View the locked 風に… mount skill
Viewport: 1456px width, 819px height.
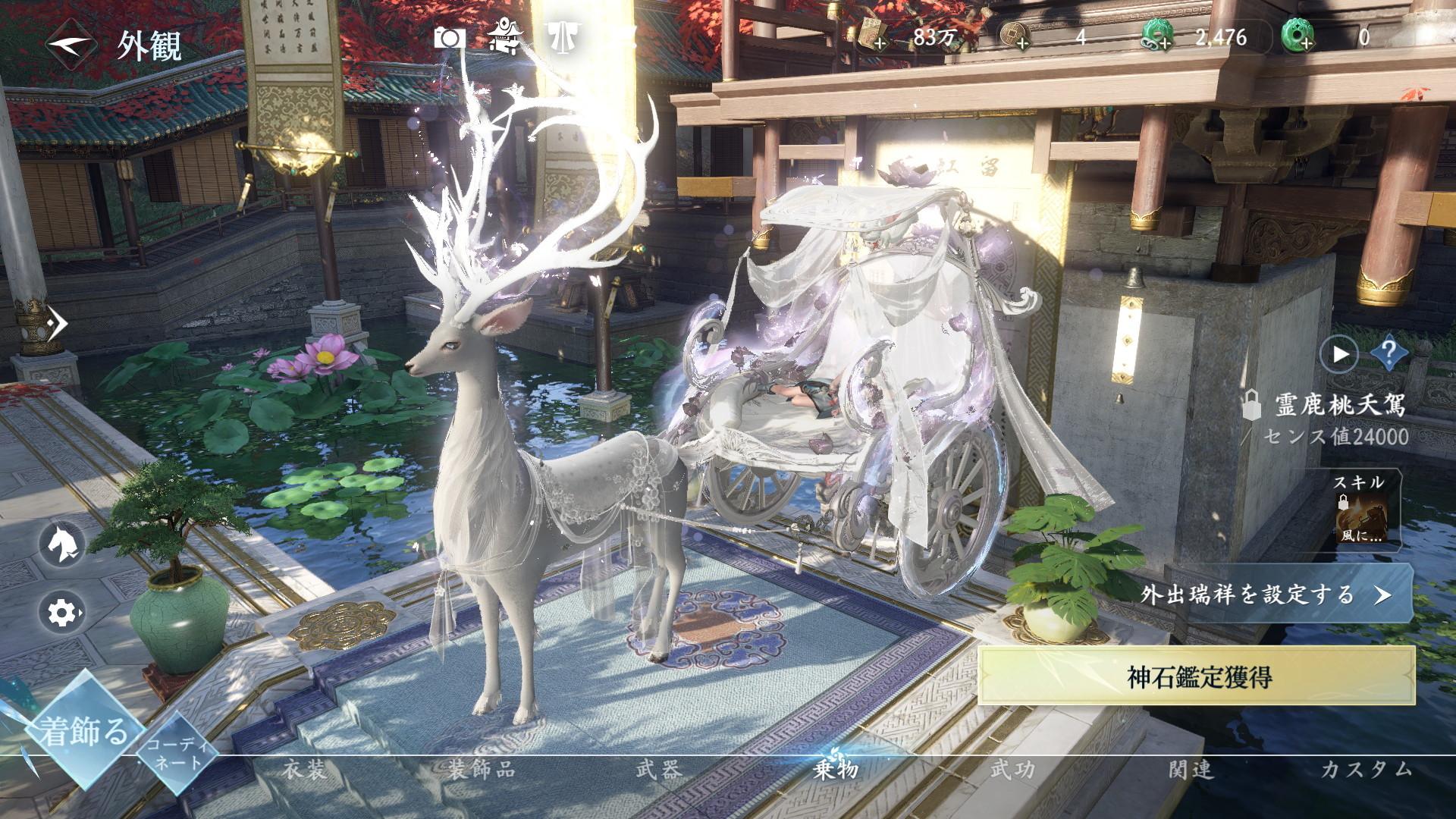(1362, 516)
